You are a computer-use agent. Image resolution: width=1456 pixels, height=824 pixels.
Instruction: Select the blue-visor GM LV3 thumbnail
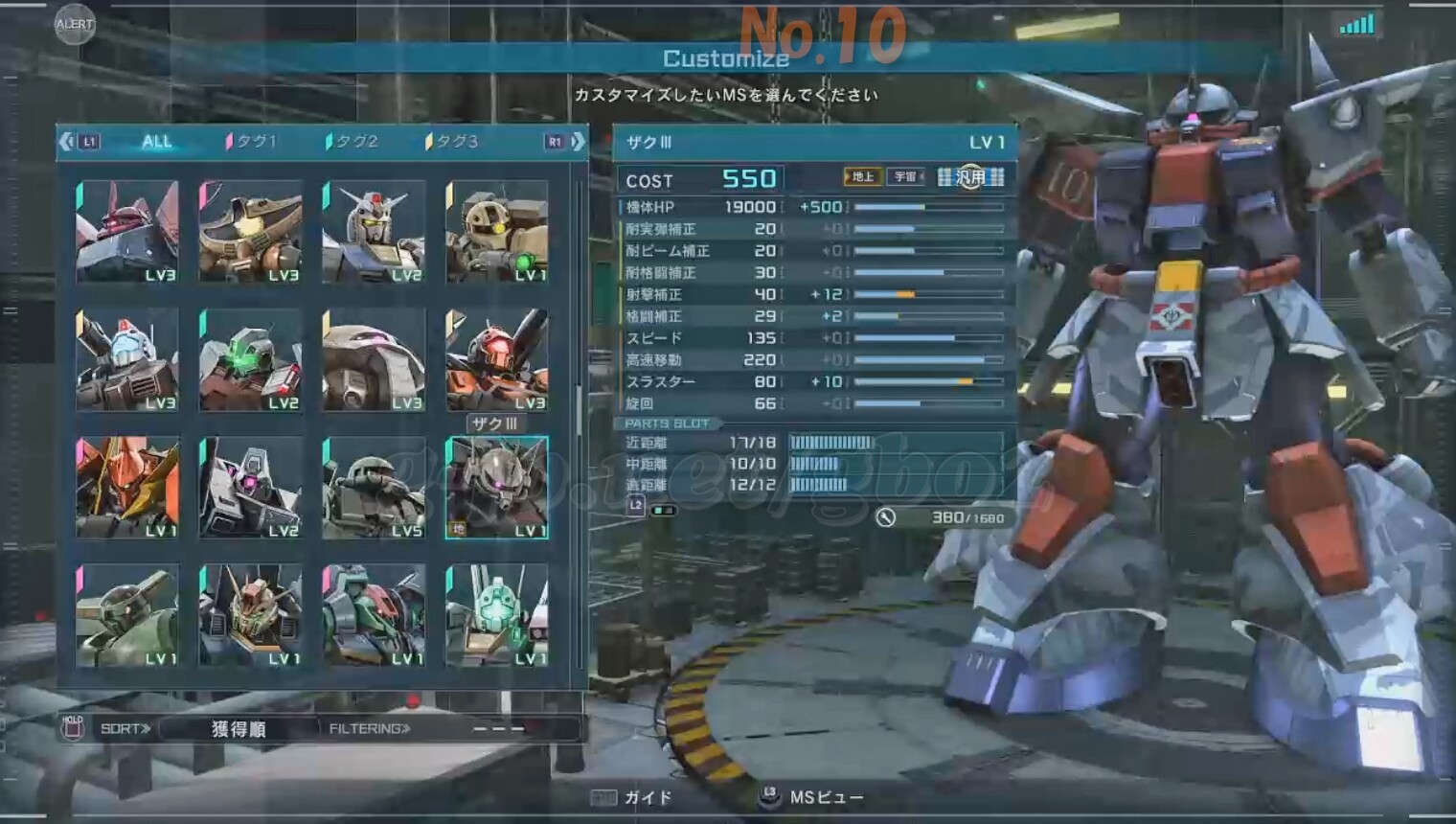(x=127, y=359)
